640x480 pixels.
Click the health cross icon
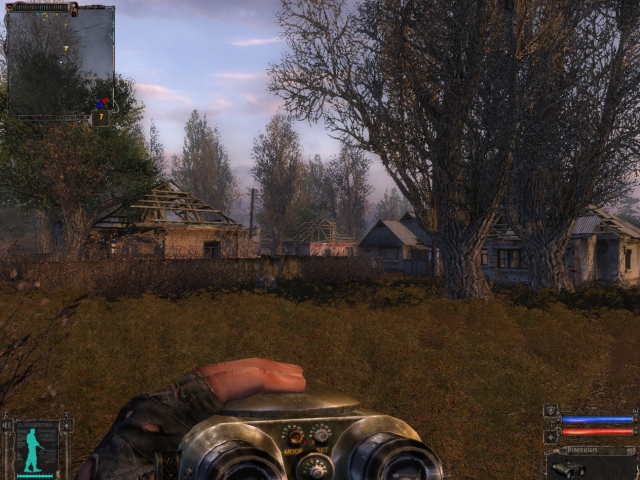551,435
